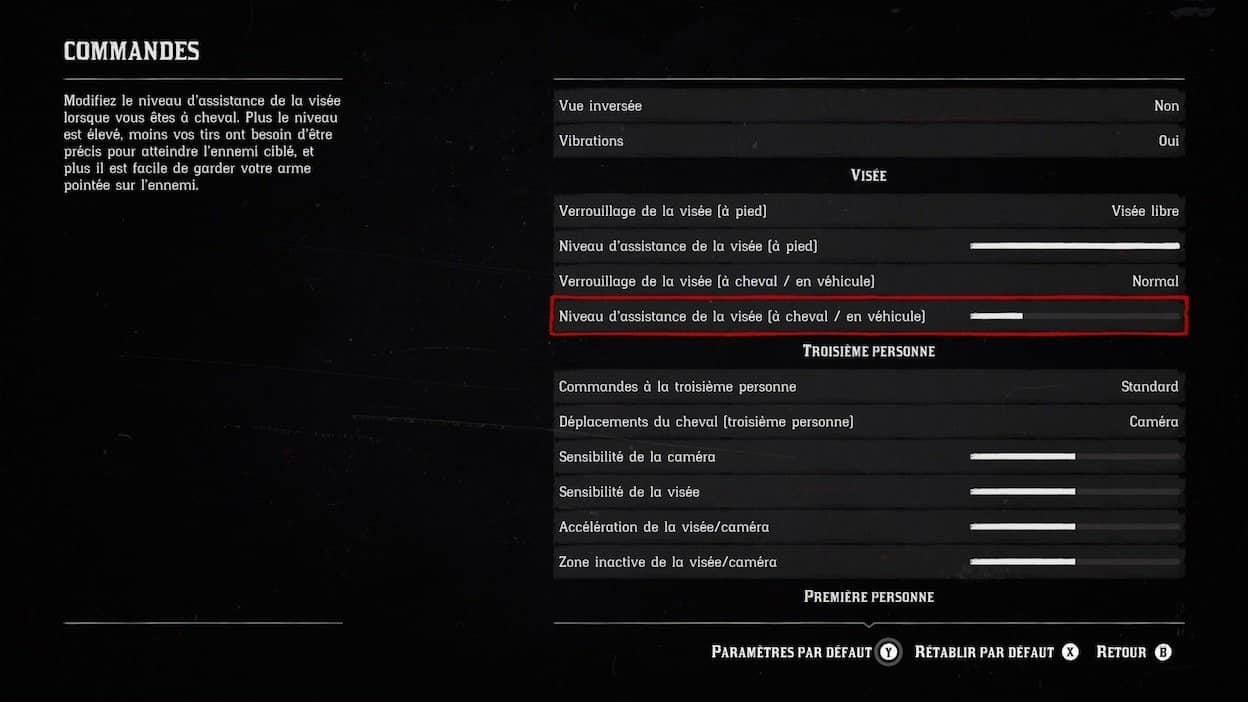Set Accélération de la visée/caméra slider

click(x=1074, y=527)
